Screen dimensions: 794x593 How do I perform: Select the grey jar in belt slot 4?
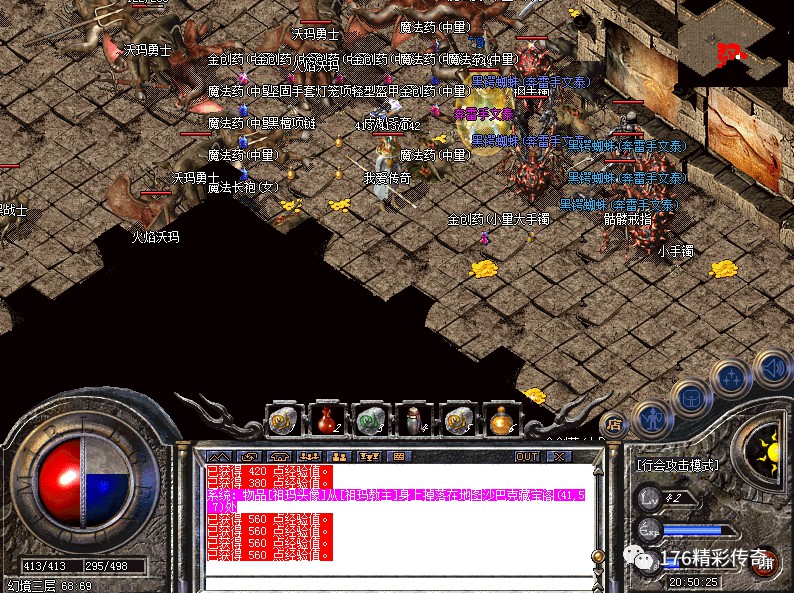[413, 419]
